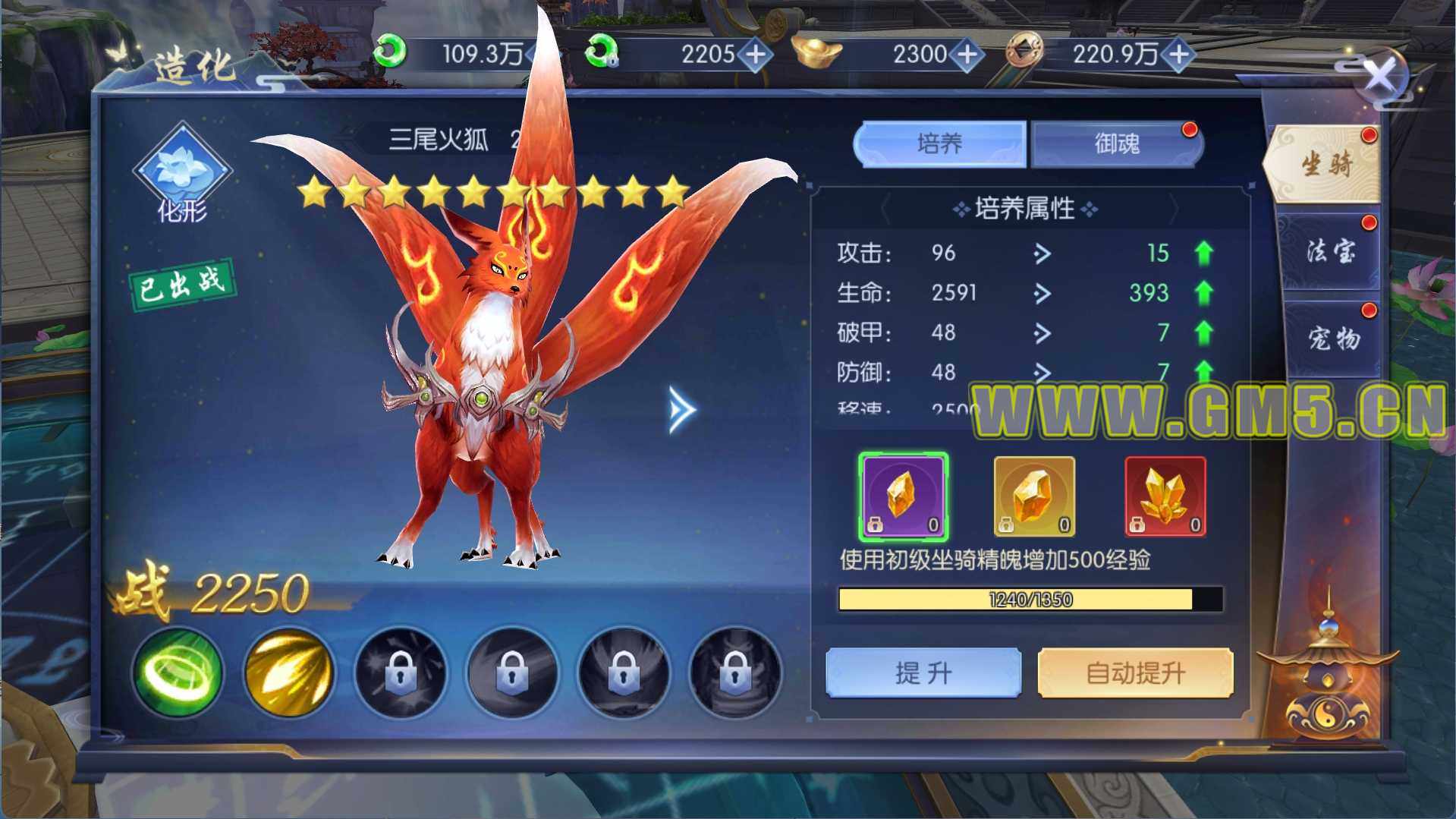Screen dimensions: 1456x819
Task: Switch to the 培养 tab
Action: coord(939,143)
